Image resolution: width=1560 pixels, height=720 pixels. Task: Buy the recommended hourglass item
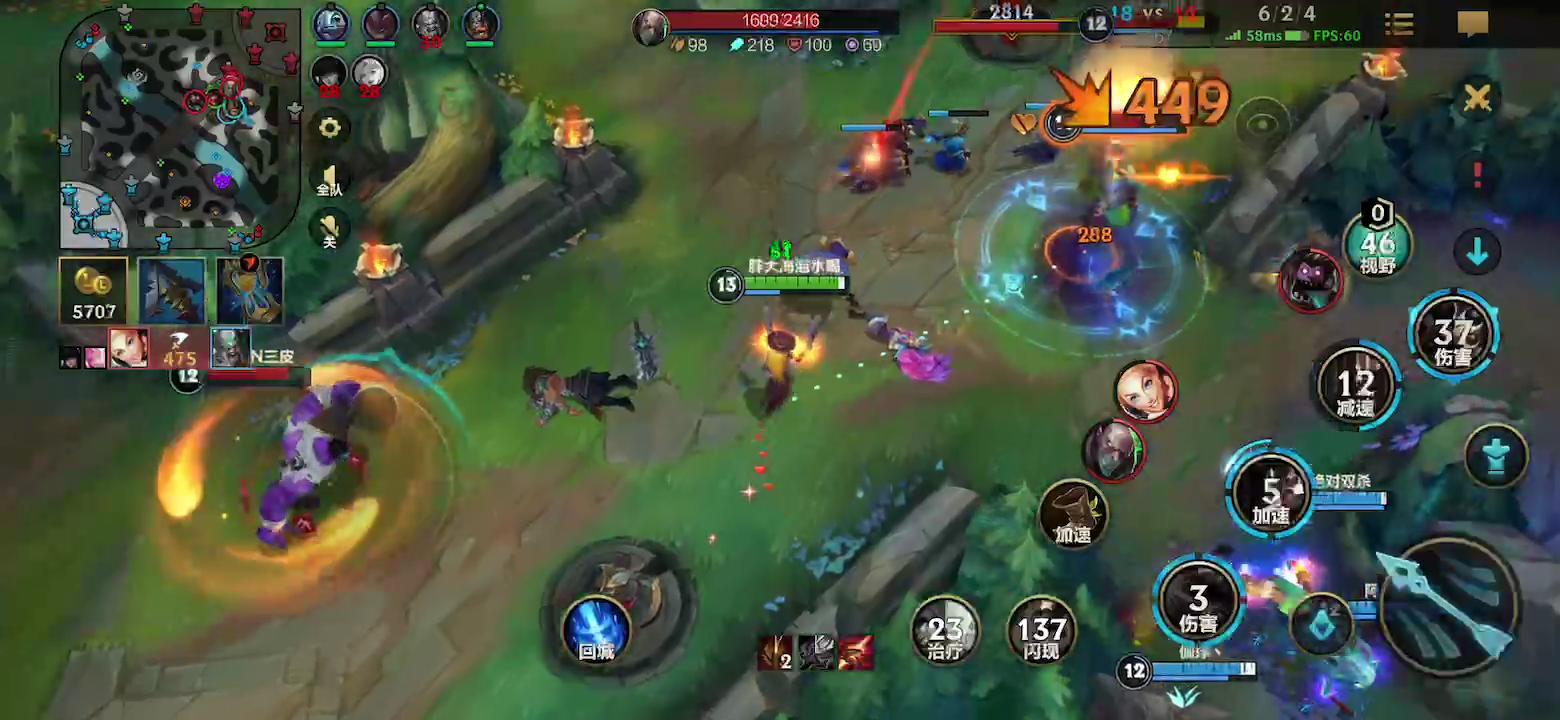(249, 291)
